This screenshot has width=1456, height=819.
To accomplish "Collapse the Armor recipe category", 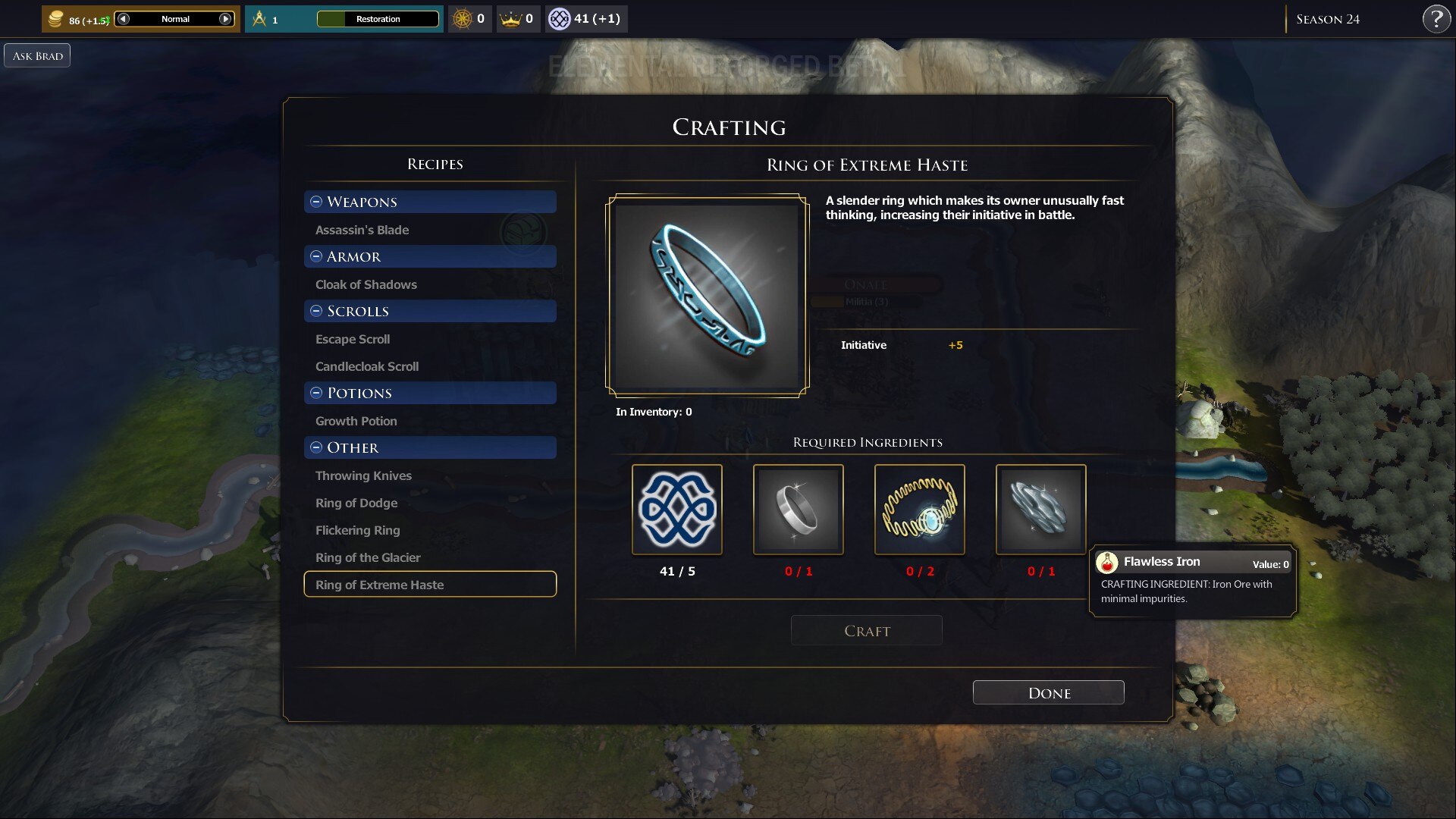I will coord(316,256).
